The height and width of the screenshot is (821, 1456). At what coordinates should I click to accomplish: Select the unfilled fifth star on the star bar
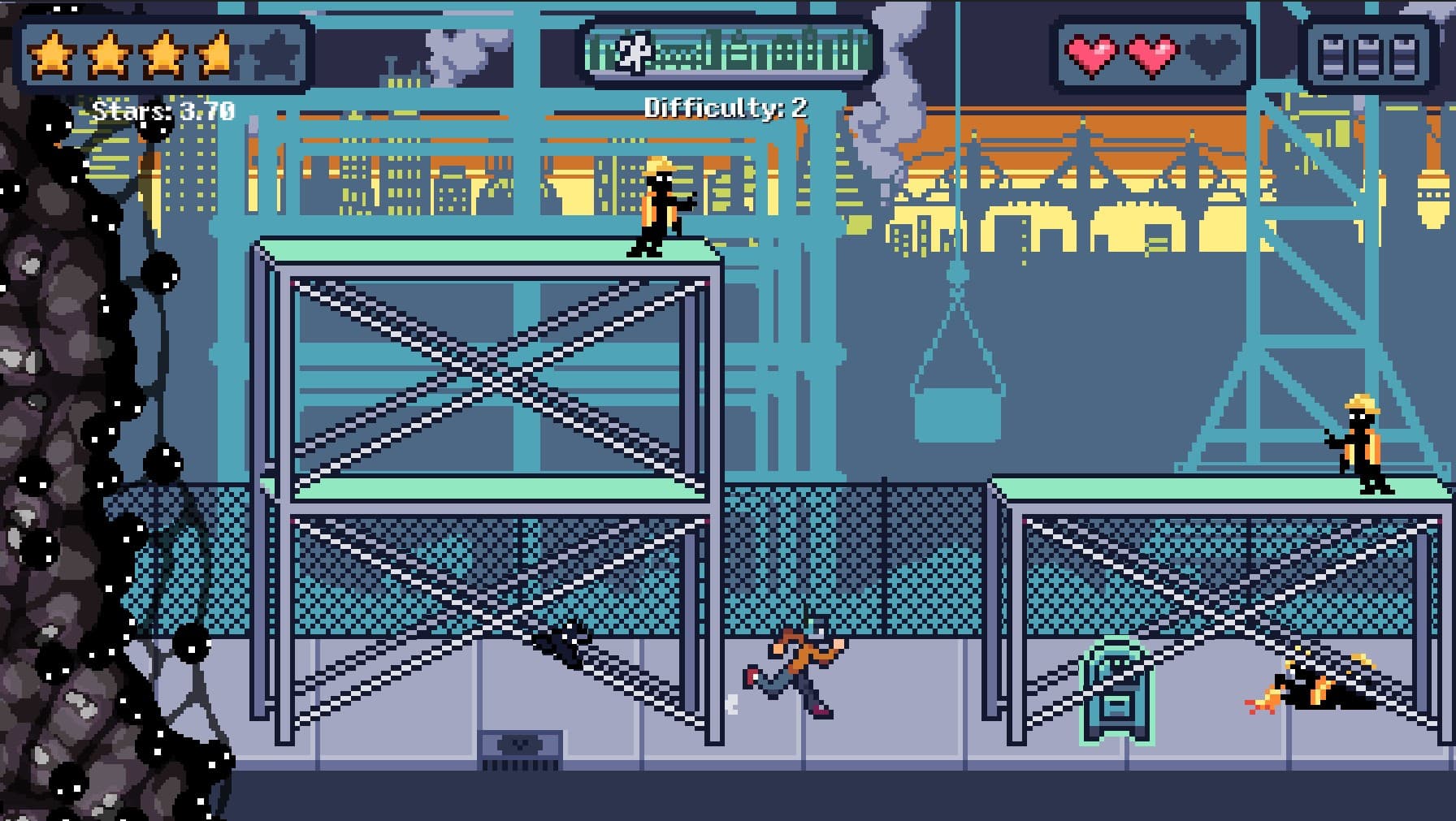tap(274, 57)
